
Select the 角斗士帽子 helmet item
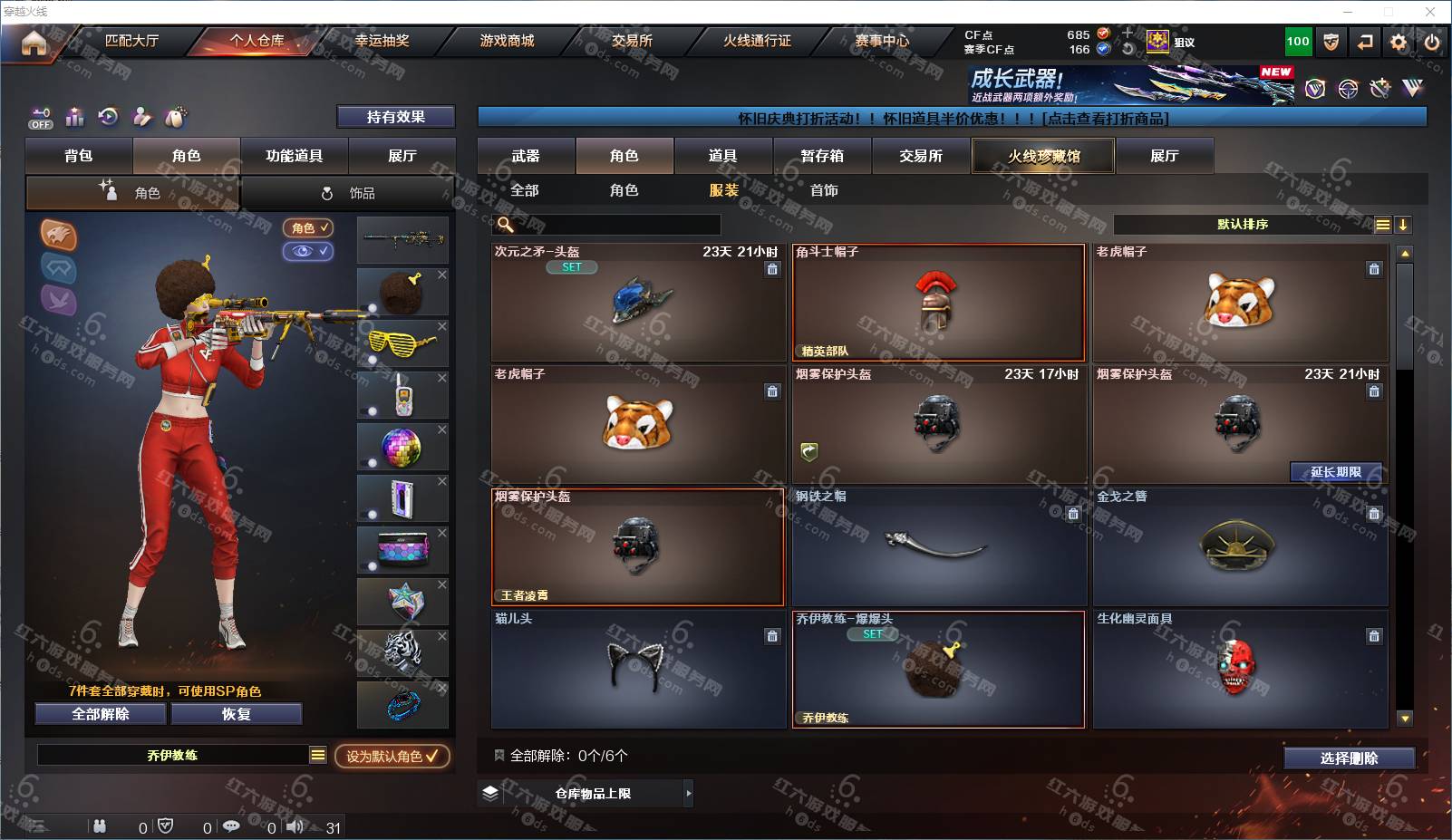pos(938,303)
